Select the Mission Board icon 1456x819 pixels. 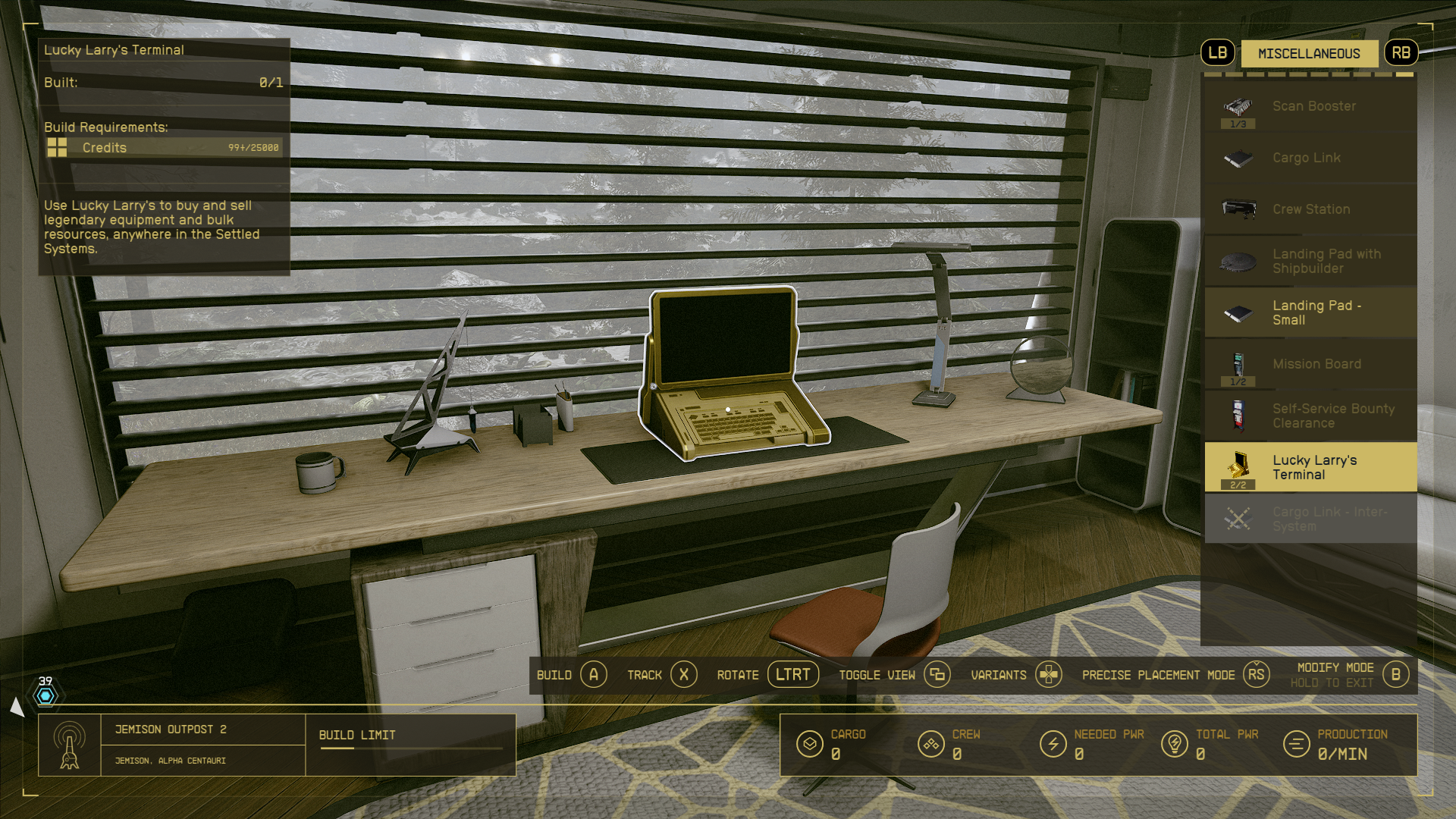[1238, 364]
